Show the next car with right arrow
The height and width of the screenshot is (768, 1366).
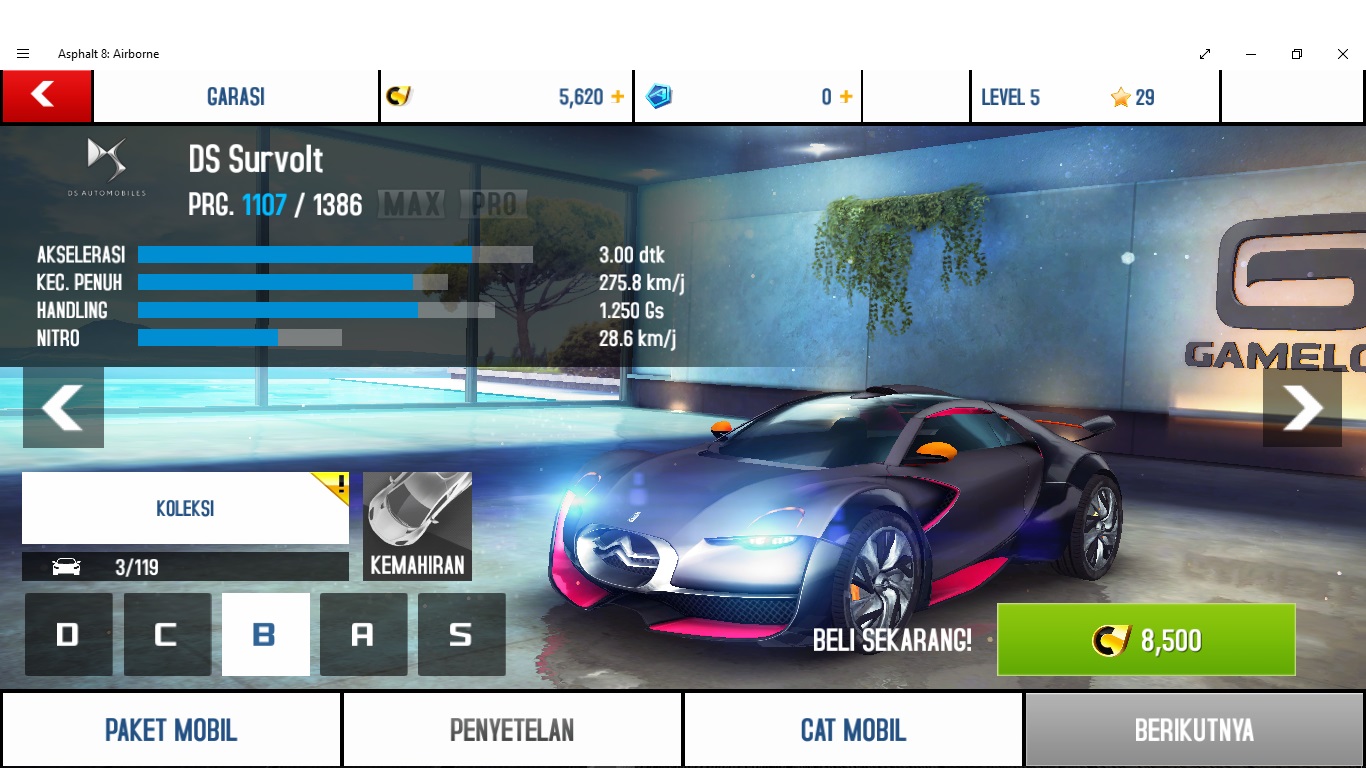click(x=1302, y=407)
